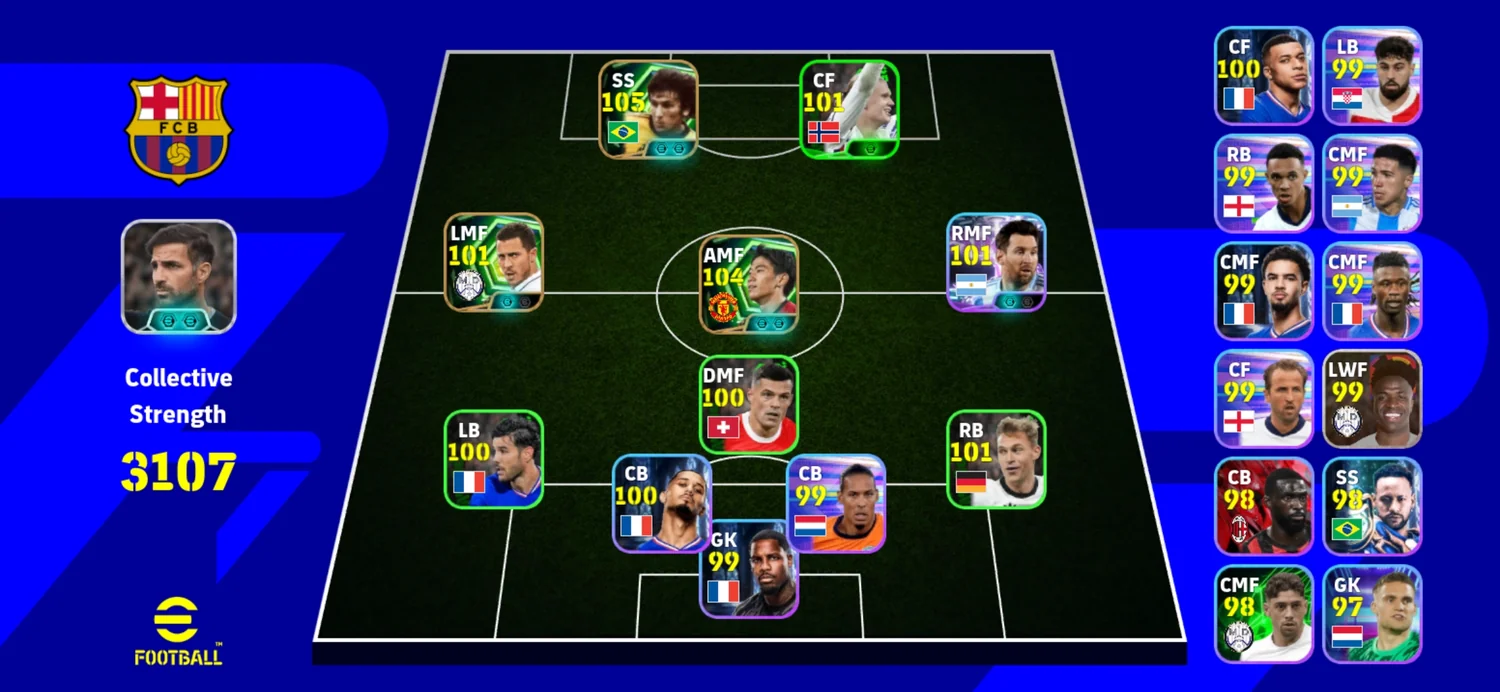The image size is (1500, 692).
Task: Choose the LB 100 French defender card
Action: 494,459
